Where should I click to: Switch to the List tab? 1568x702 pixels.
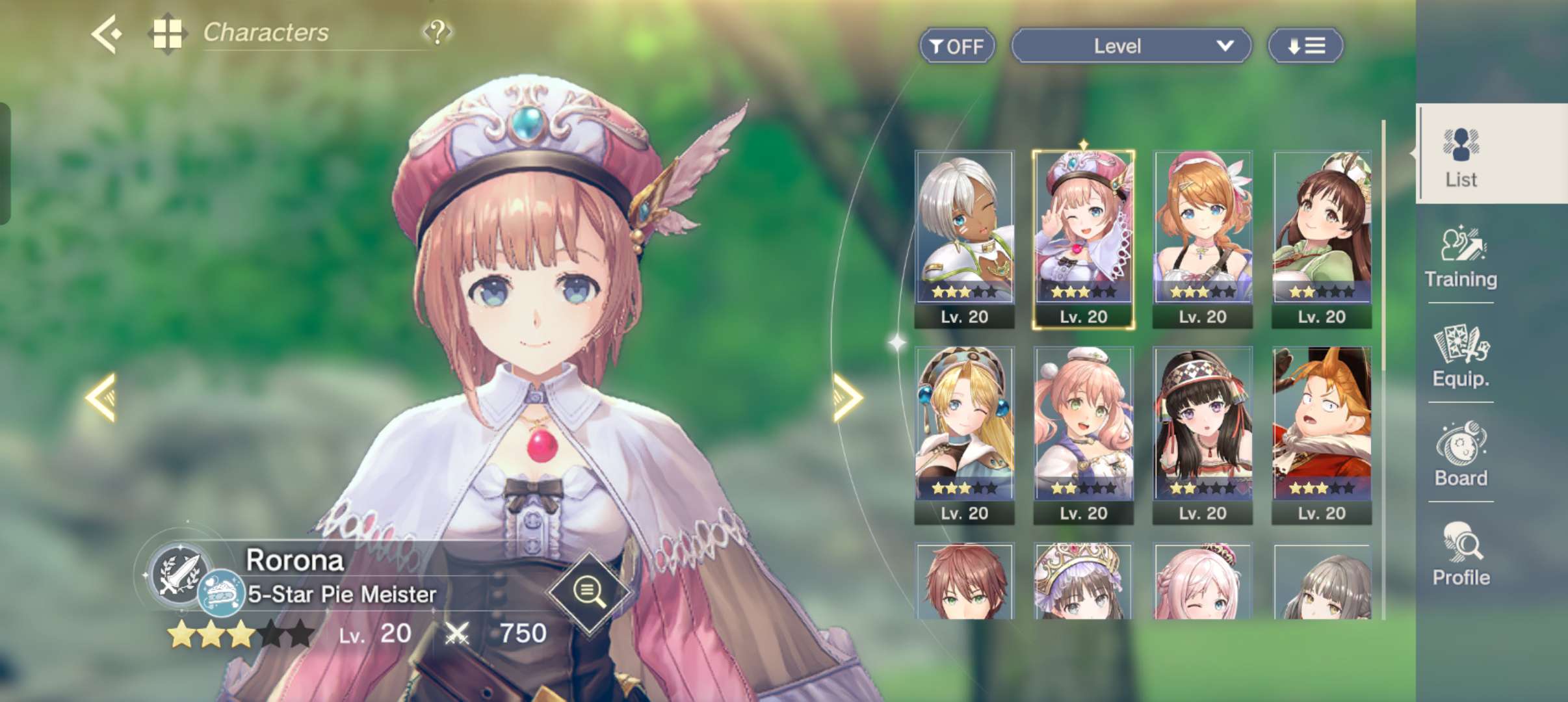click(x=1461, y=155)
